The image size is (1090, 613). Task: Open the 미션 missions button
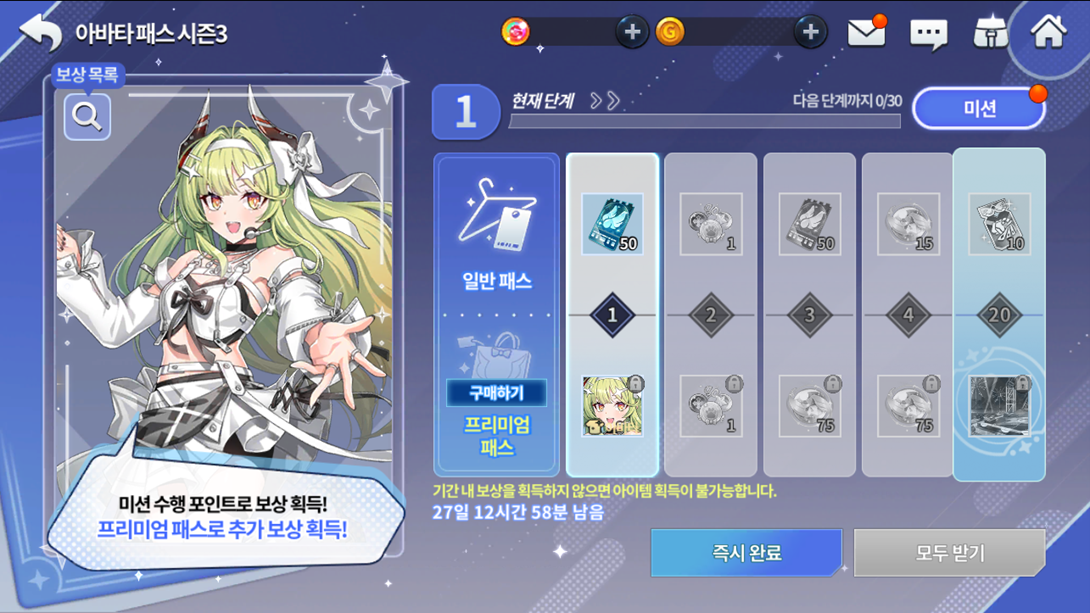pyautogui.click(x=979, y=108)
